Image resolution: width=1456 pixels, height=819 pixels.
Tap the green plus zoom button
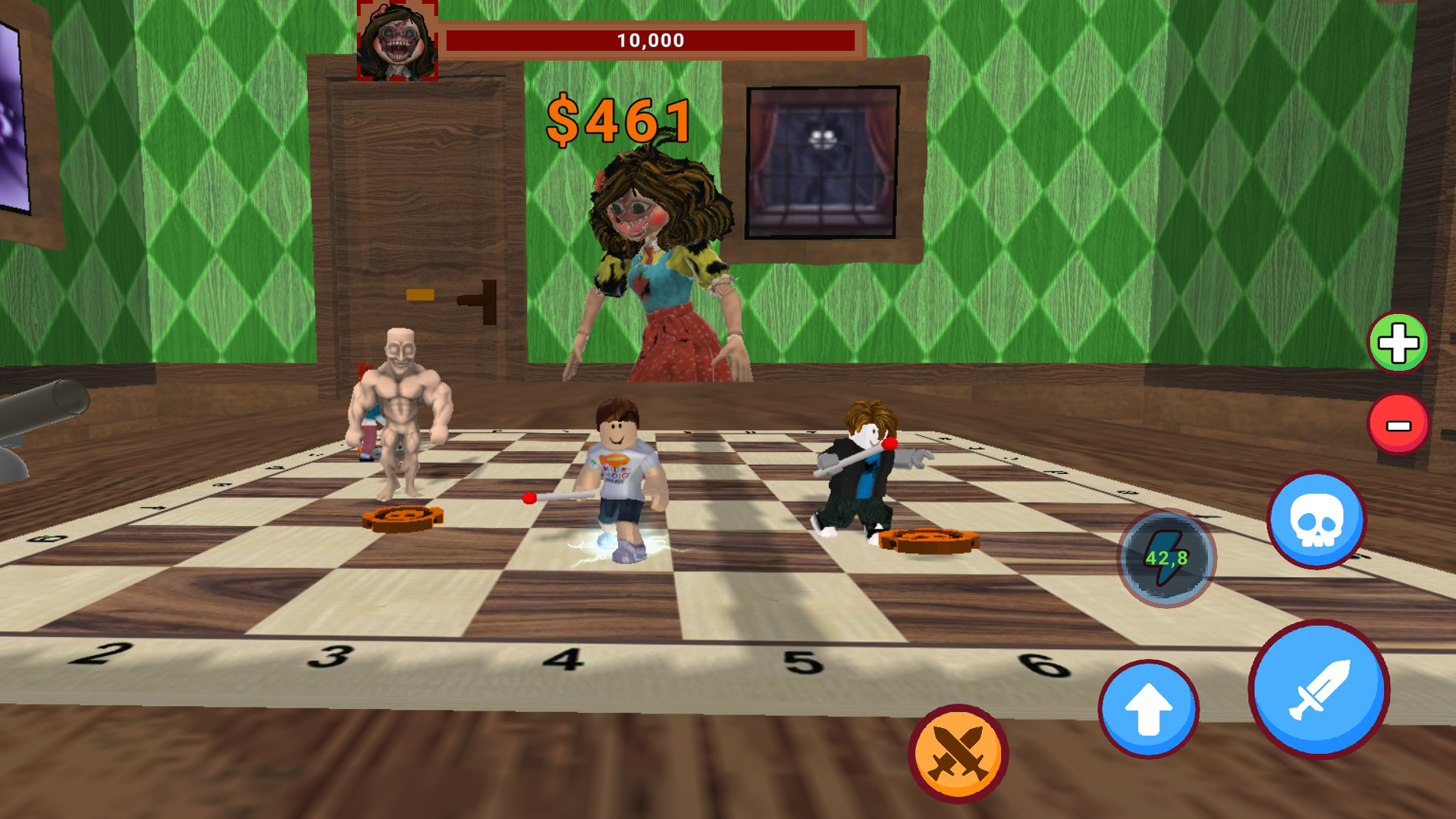pos(1398,343)
